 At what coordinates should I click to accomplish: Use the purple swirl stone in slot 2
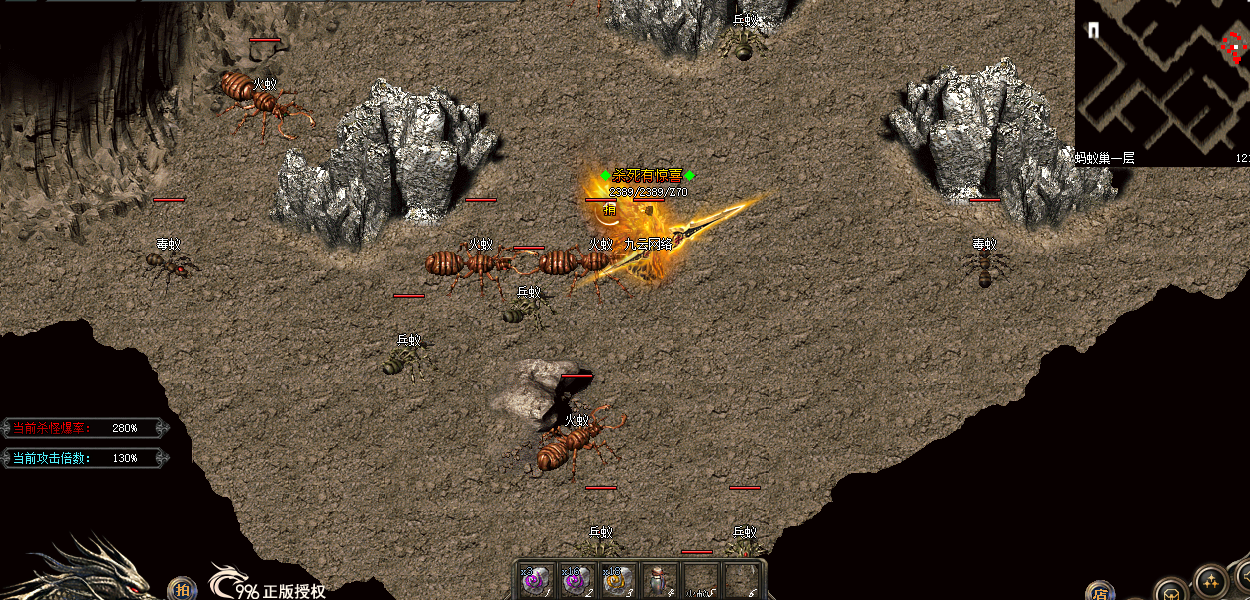[x=575, y=580]
